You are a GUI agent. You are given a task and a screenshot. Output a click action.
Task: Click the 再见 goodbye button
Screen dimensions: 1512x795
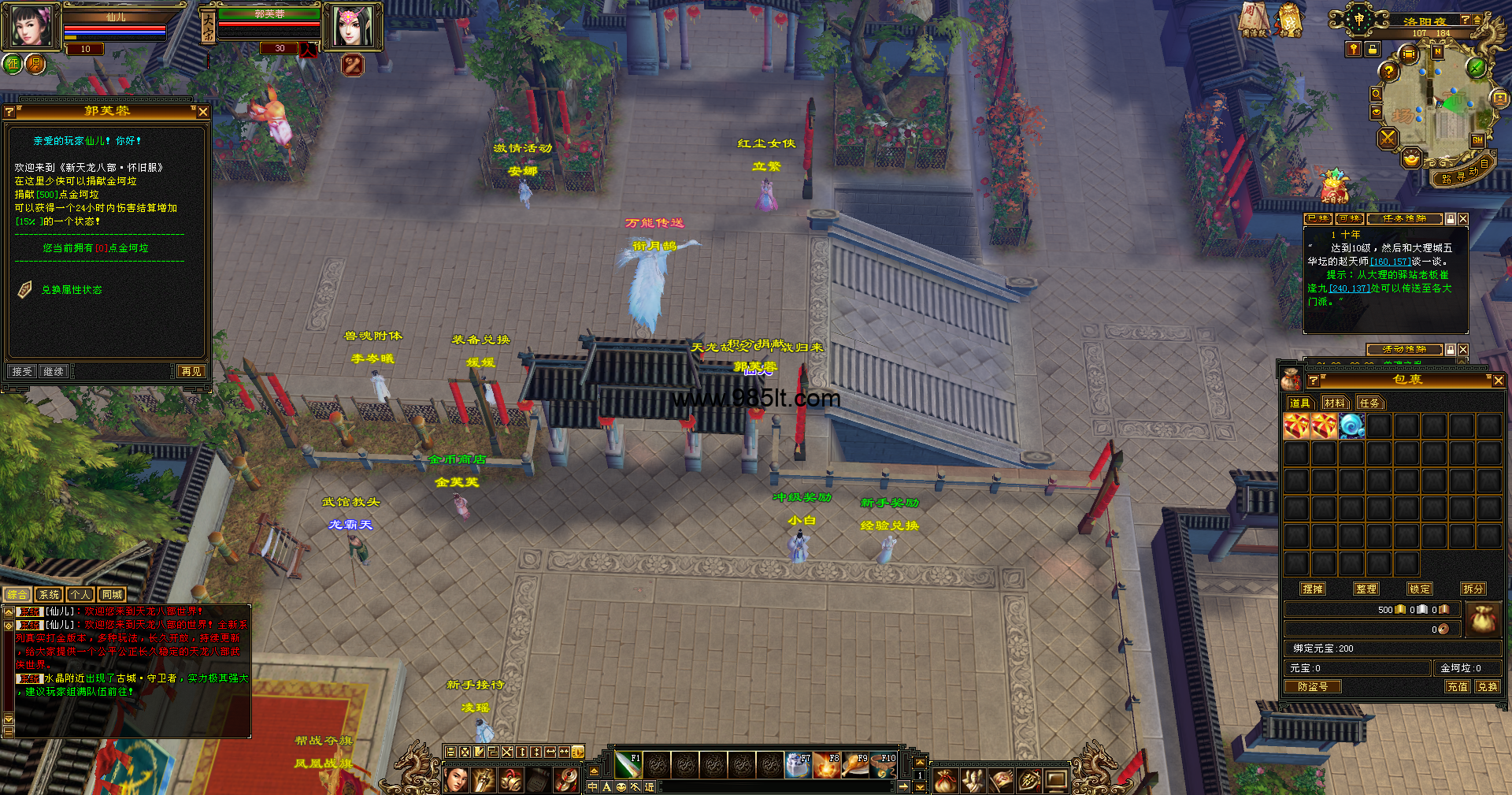point(191,371)
